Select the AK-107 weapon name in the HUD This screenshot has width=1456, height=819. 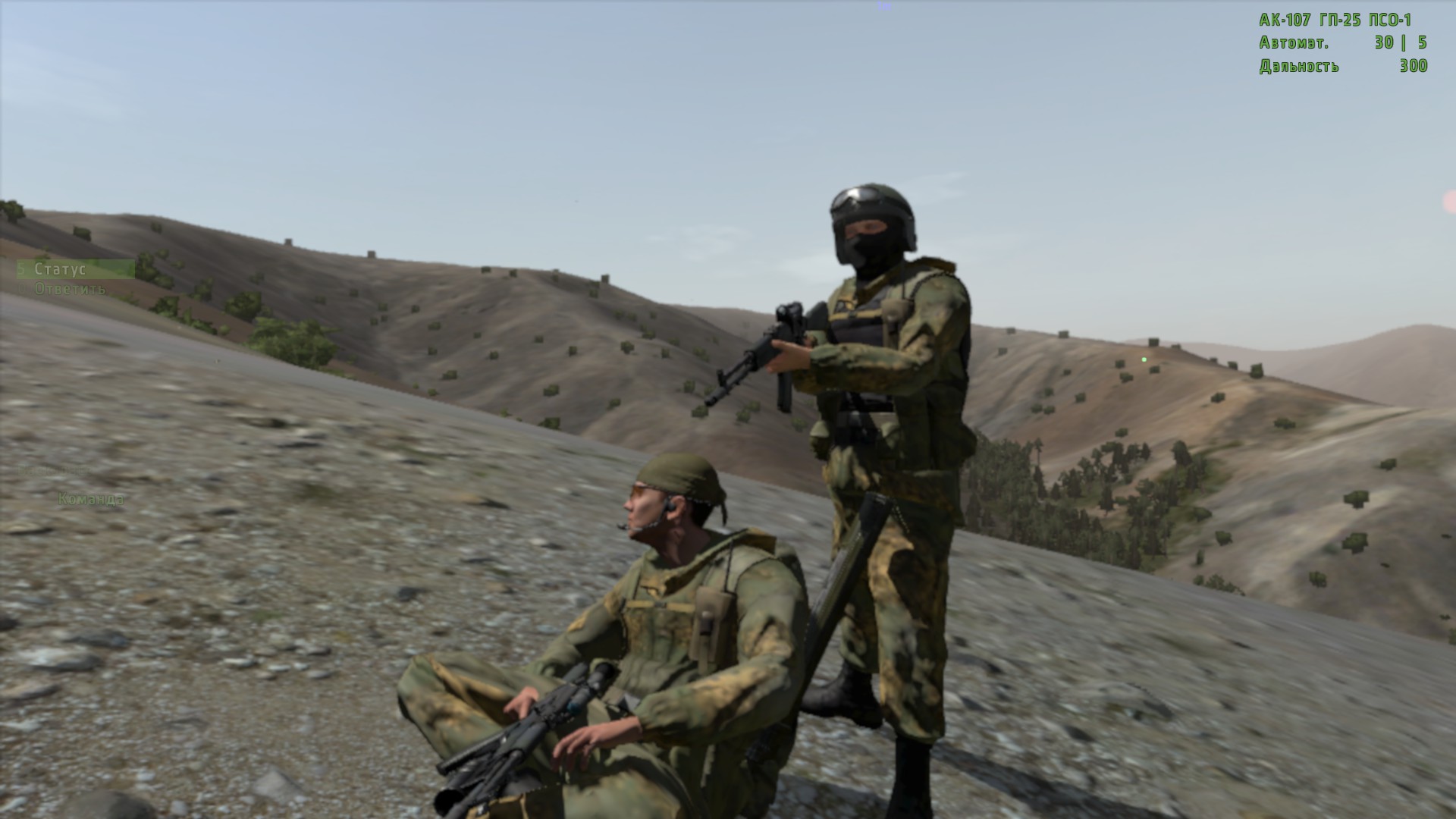(x=1285, y=20)
